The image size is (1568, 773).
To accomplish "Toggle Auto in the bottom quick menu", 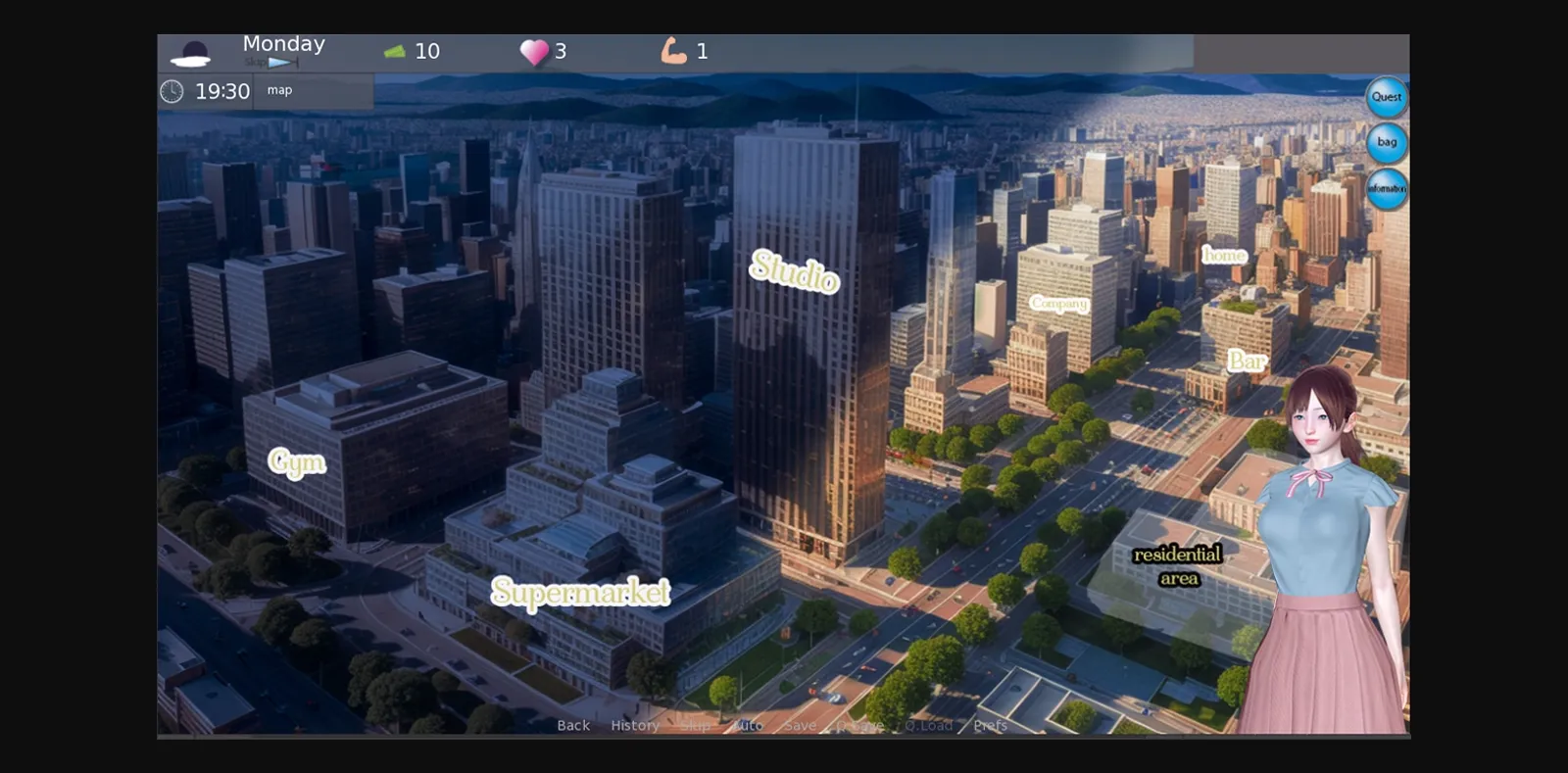I will tap(748, 726).
